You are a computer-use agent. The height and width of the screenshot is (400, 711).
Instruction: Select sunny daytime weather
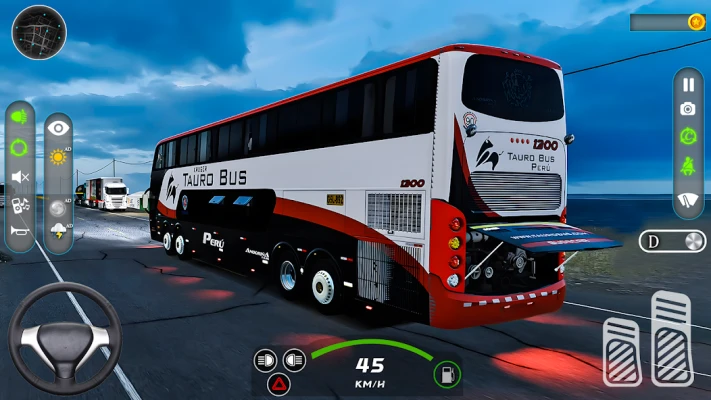click(x=59, y=157)
